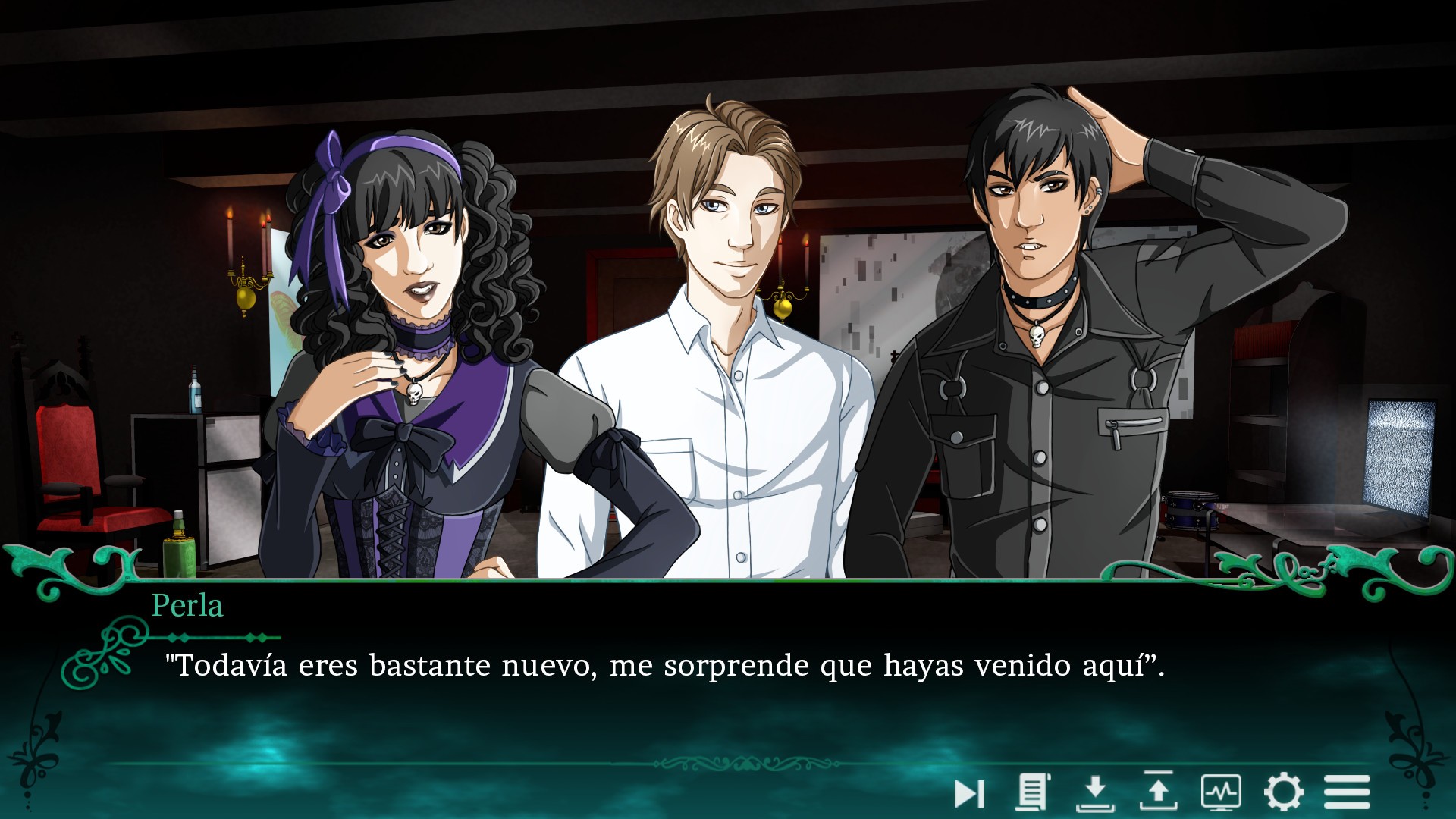Advance dialogue by clicking the text box
The width and height of the screenshot is (1456, 819).
(728, 682)
